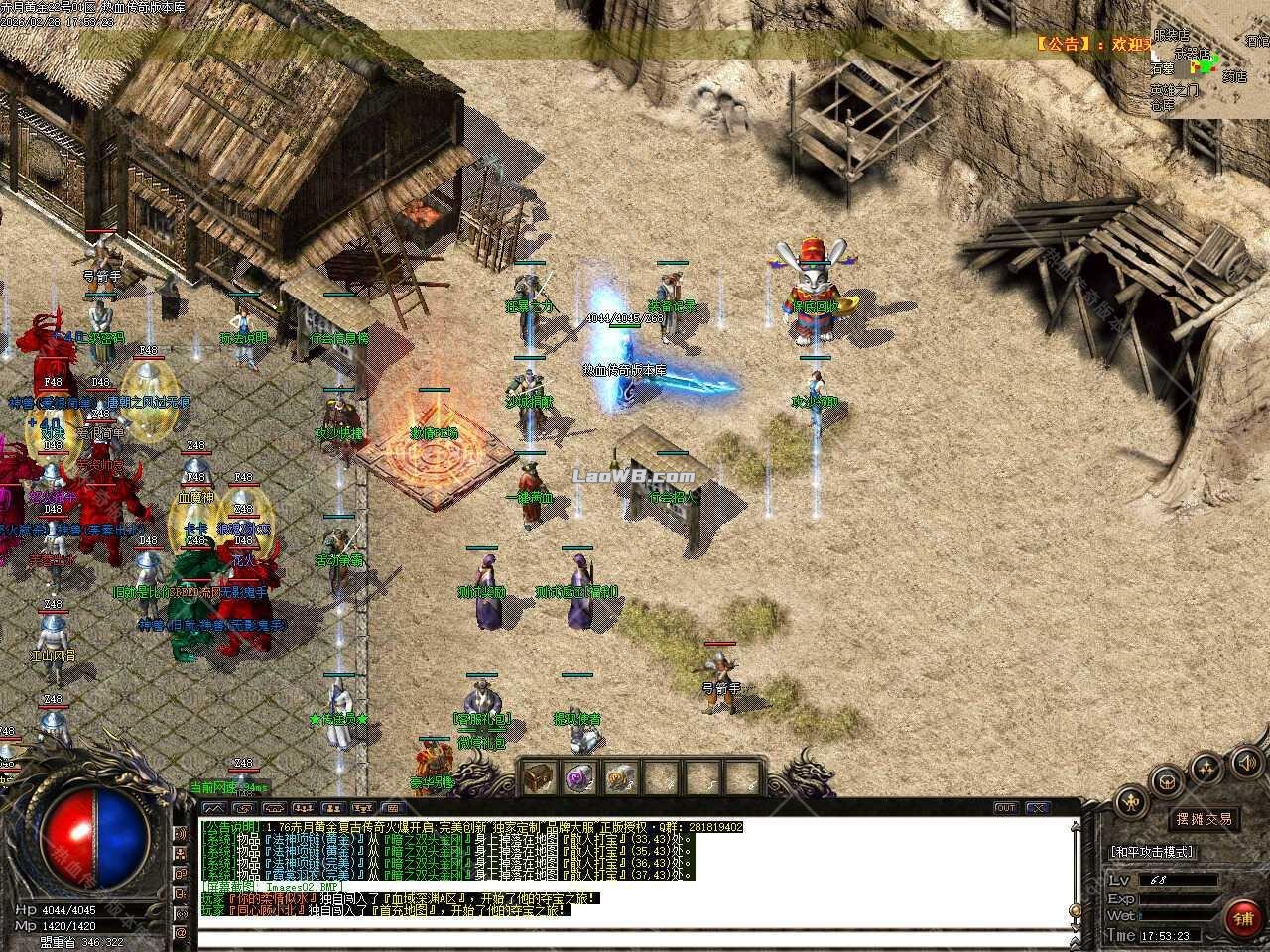Image resolution: width=1270 pixels, height=952 pixels.
Task: Open the character status window icon
Action: (x=1131, y=801)
